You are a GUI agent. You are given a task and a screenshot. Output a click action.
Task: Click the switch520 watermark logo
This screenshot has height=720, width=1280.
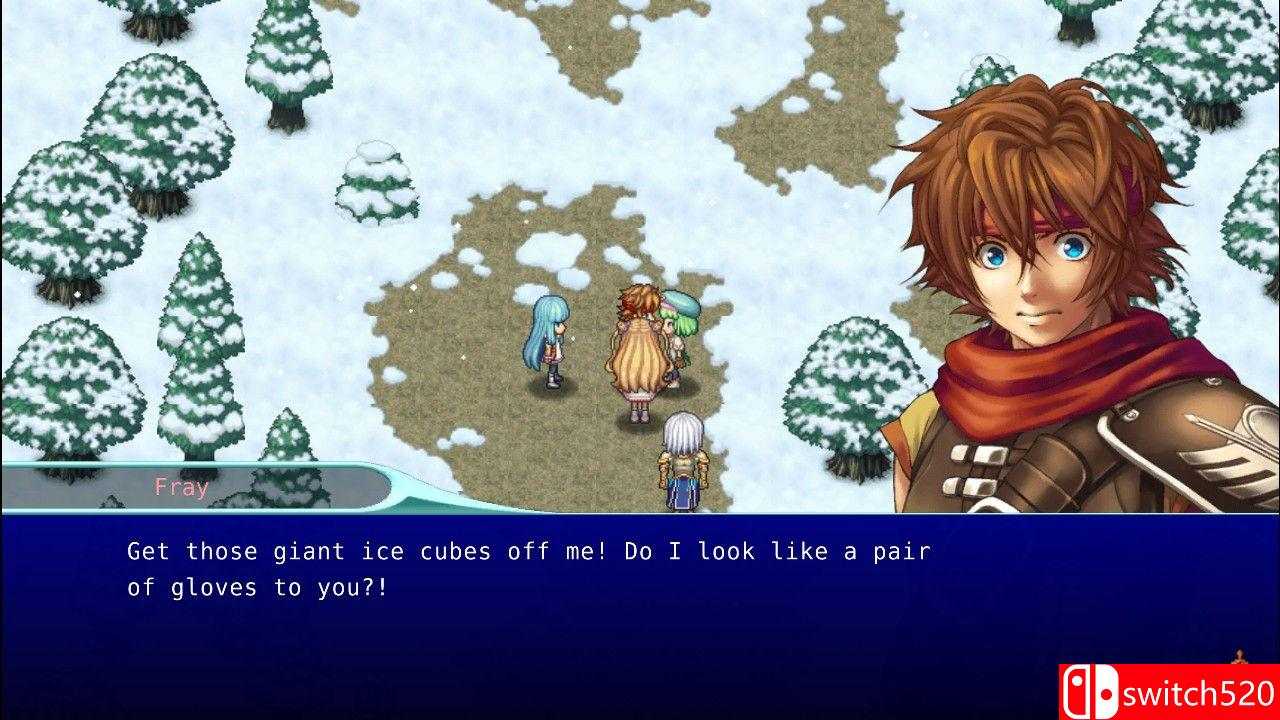pyautogui.click(x=1169, y=692)
